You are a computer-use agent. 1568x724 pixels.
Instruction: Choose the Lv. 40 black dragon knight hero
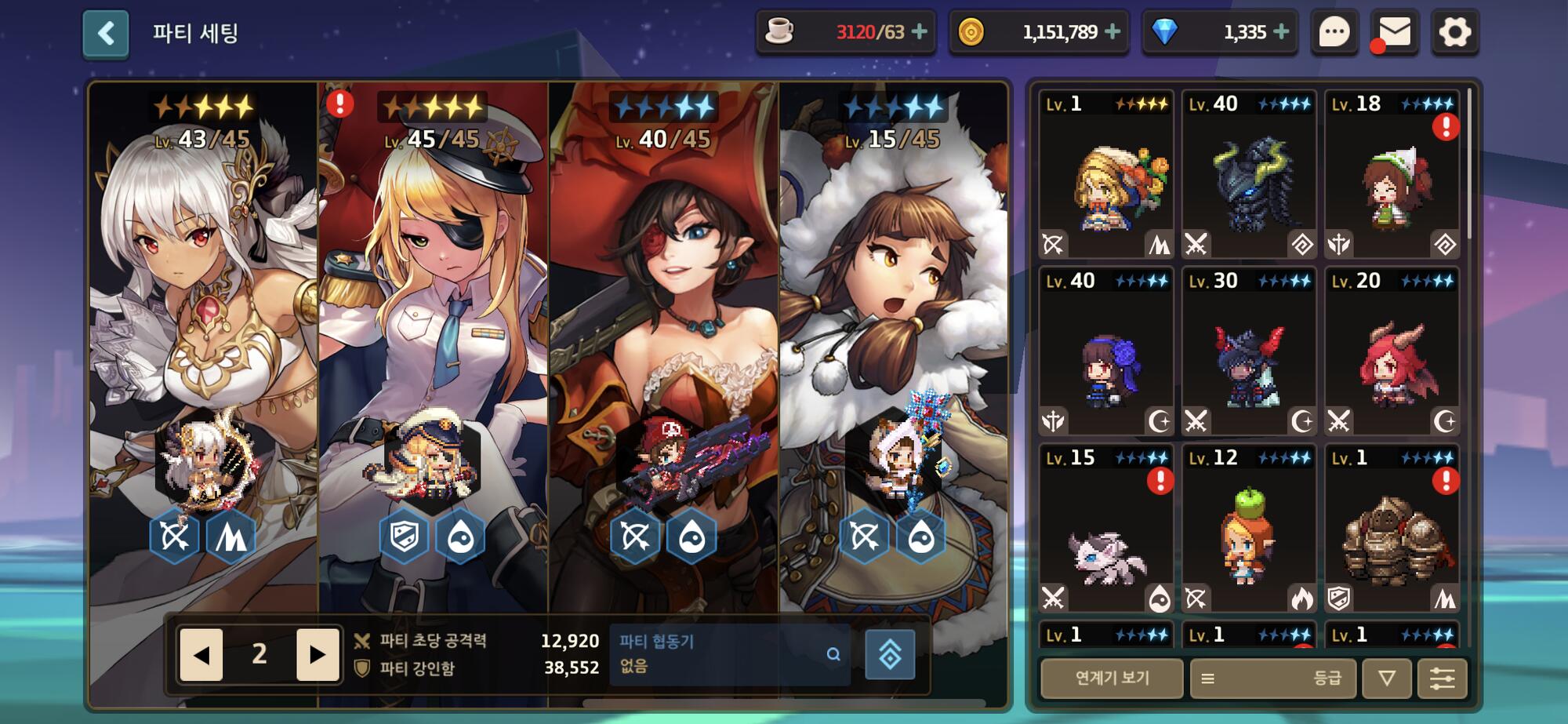click(1248, 174)
